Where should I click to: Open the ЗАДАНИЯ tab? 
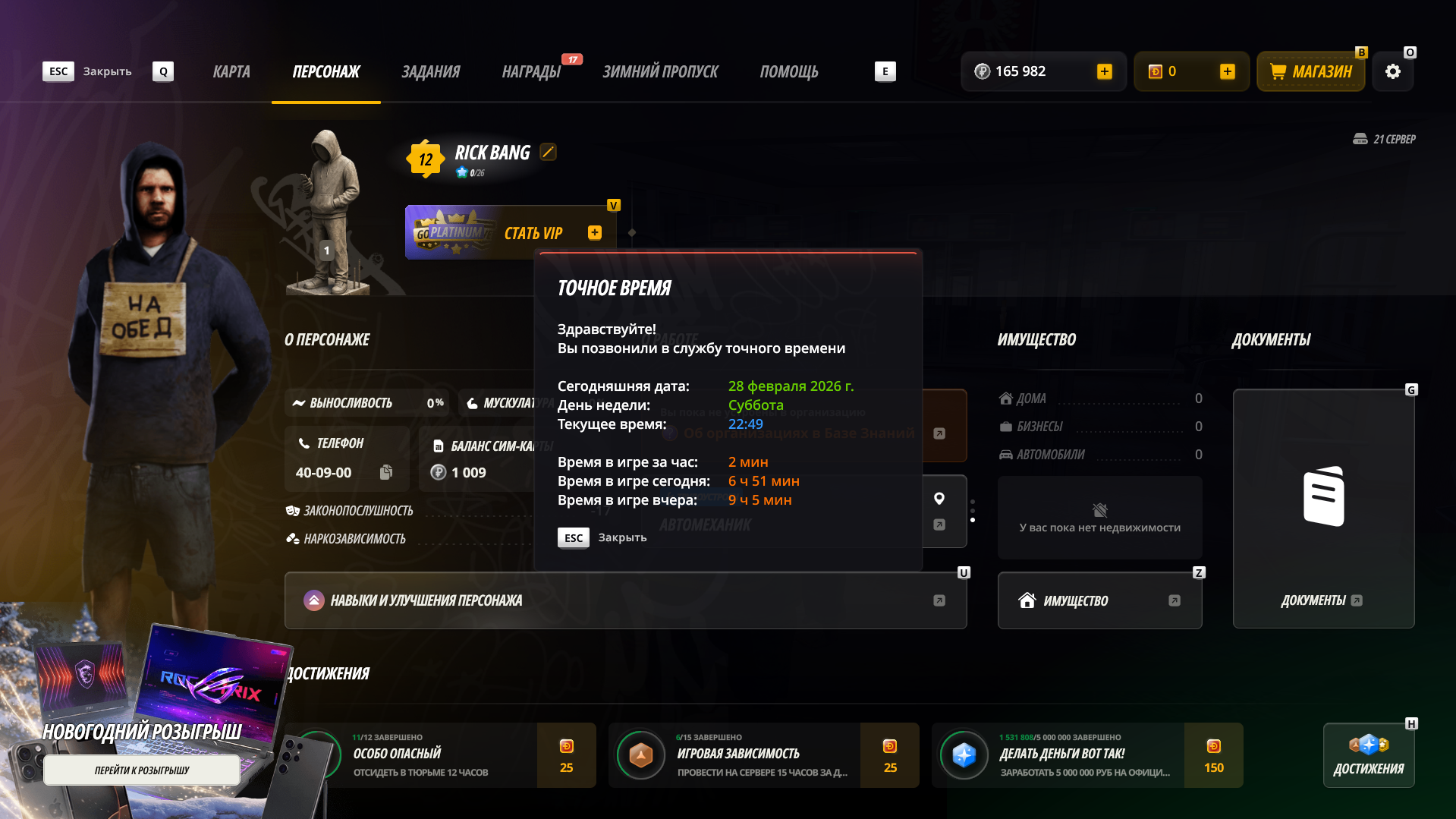pyautogui.click(x=430, y=71)
